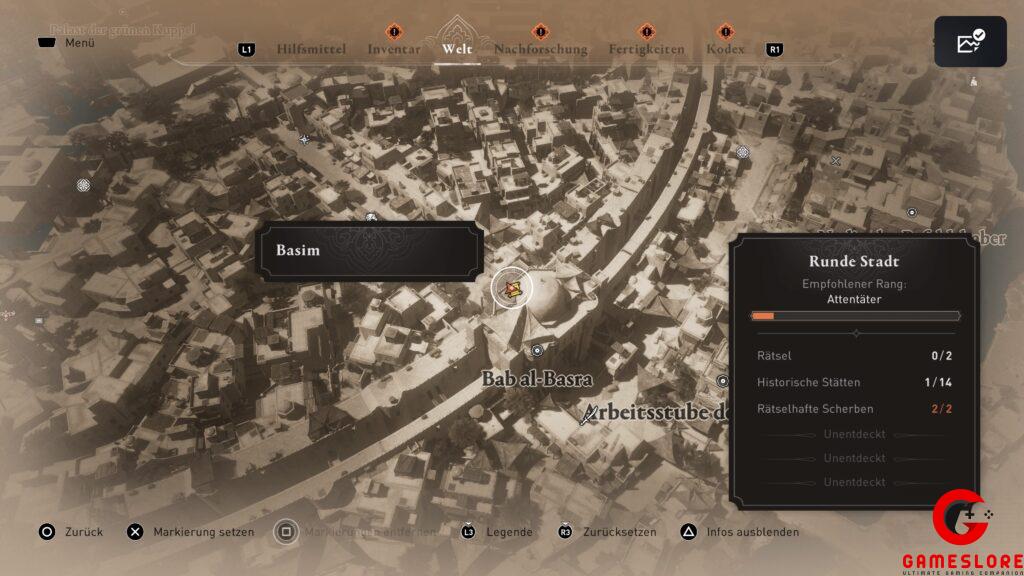Open the chart-with-checkmark icon in the corner

point(970,43)
